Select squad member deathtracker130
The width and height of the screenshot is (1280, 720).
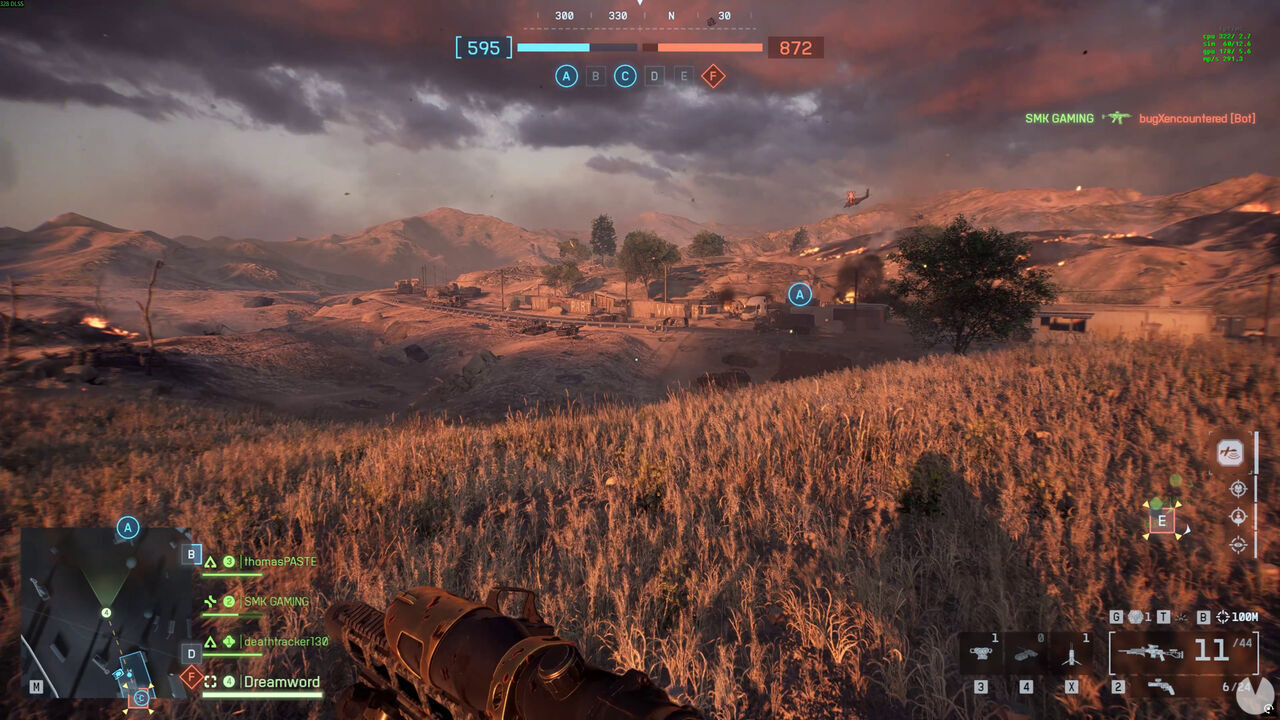pos(285,642)
